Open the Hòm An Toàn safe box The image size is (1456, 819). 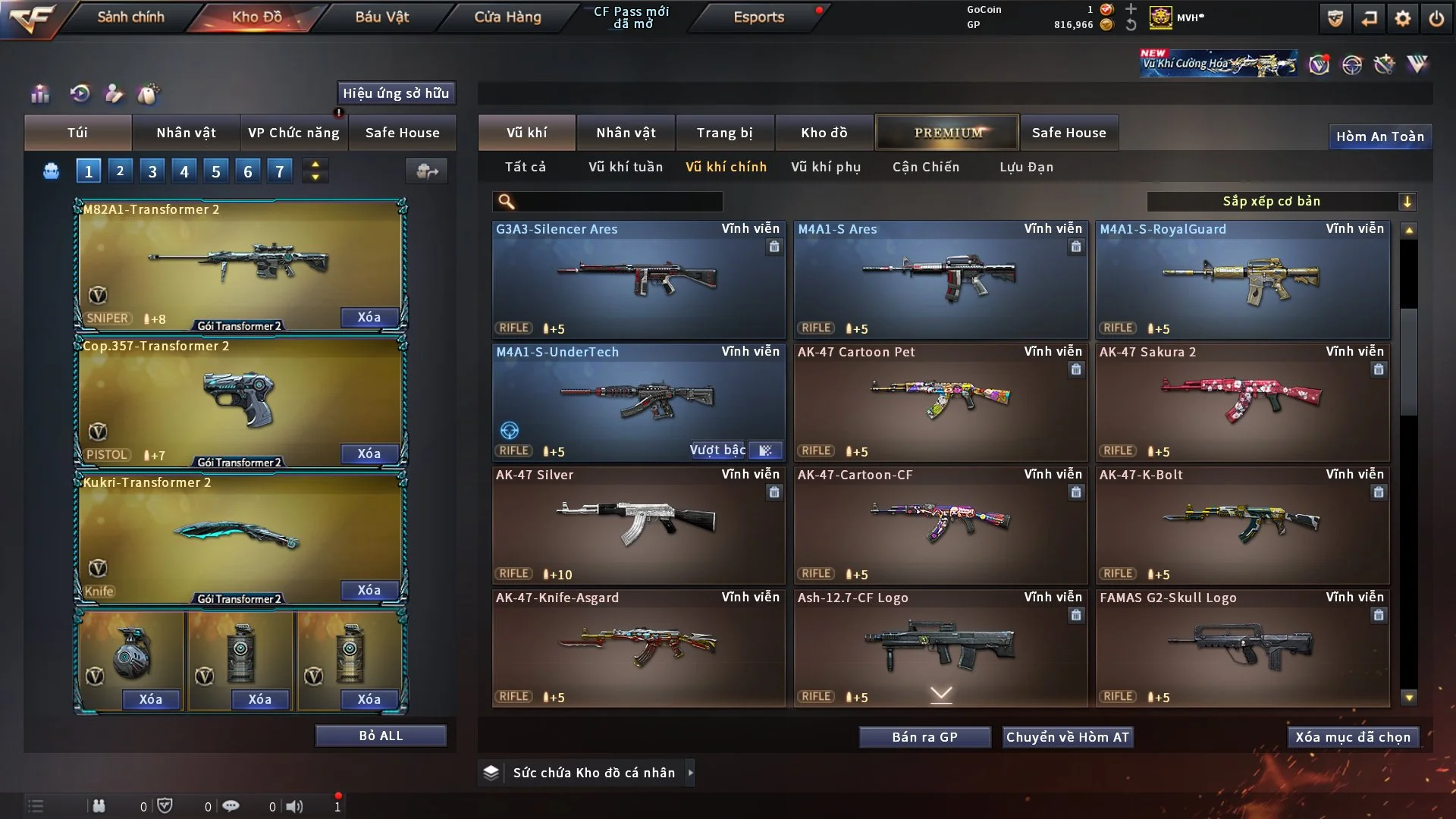tap(1379, 136)
